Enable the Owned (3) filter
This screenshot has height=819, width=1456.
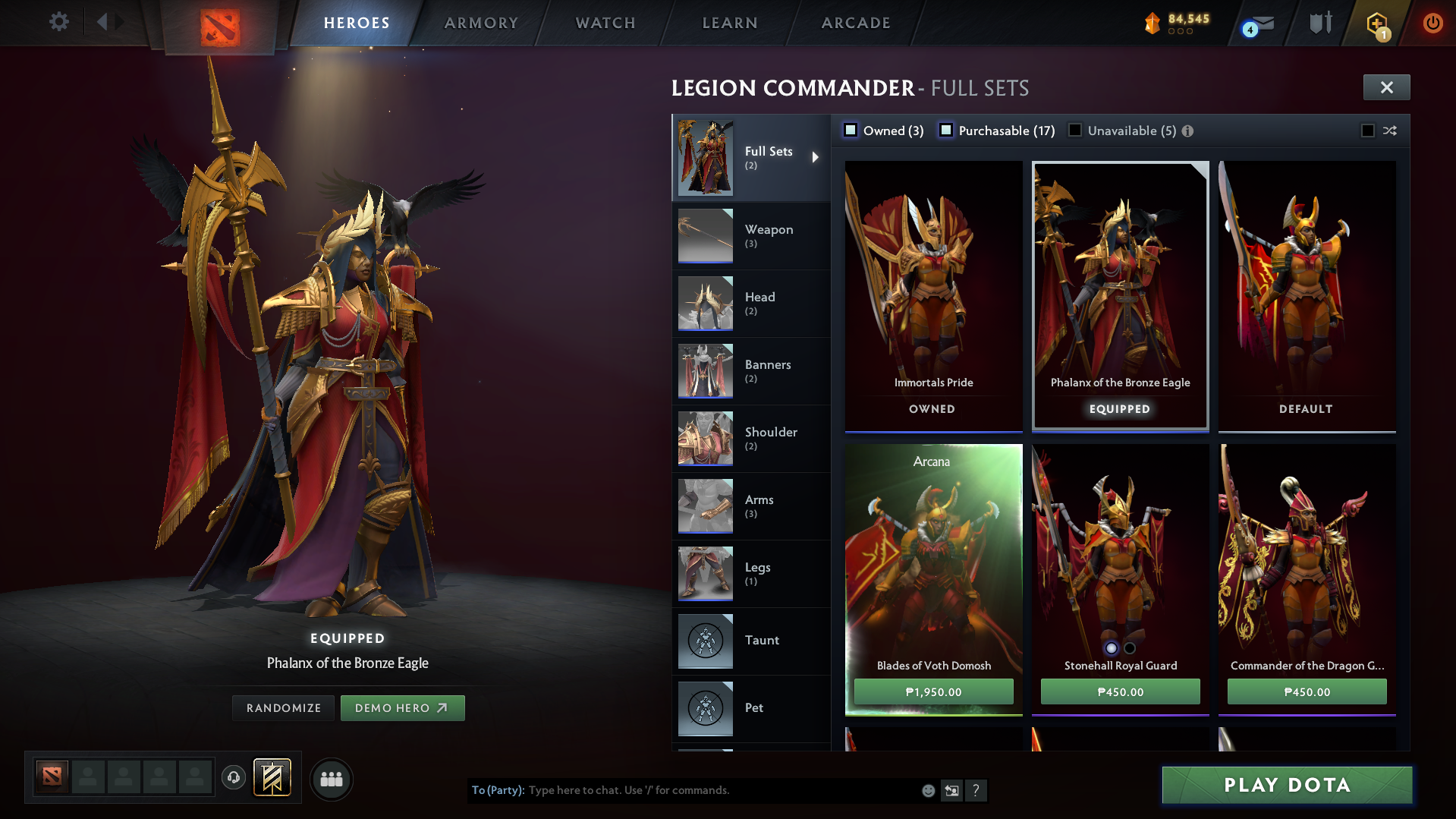851,131
